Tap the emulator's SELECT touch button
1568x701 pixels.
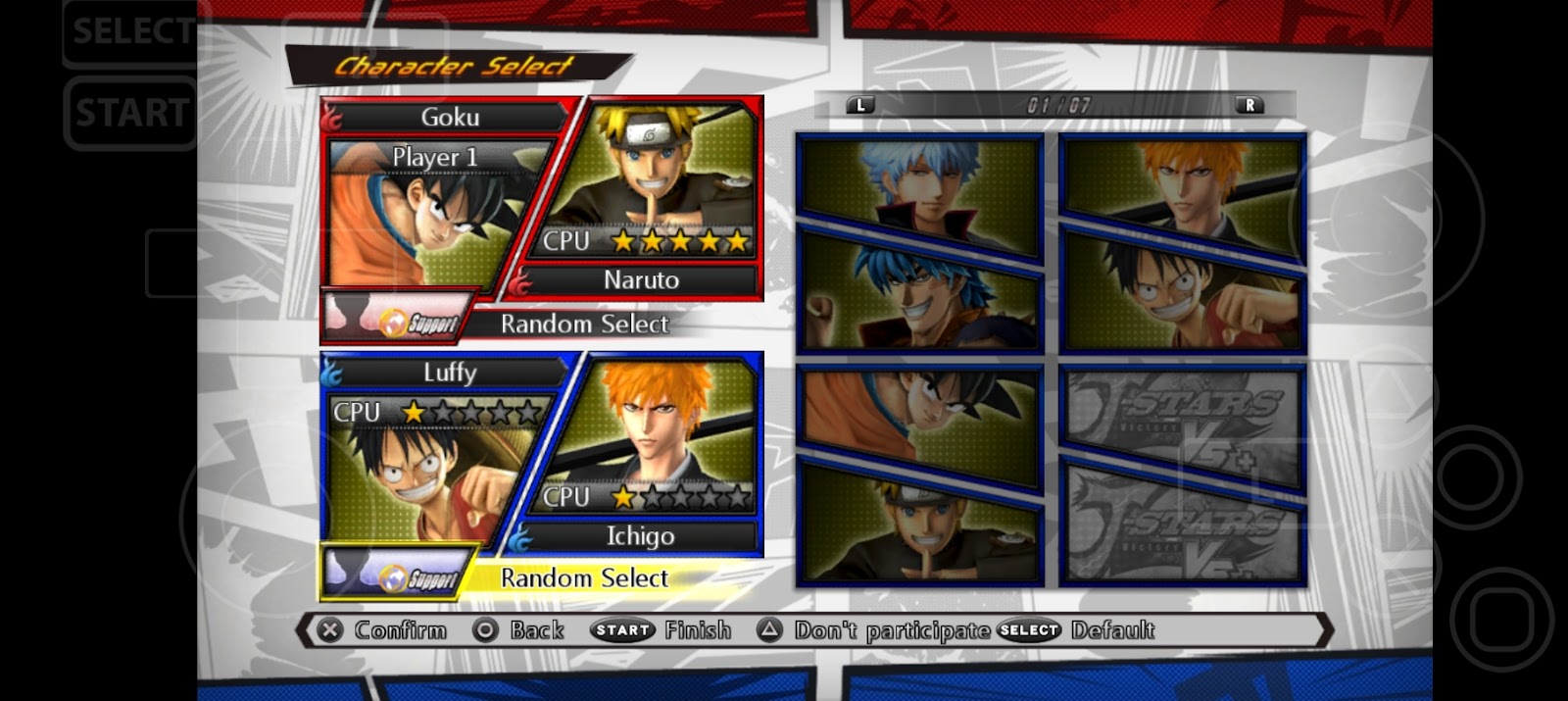tap(131, 31)
